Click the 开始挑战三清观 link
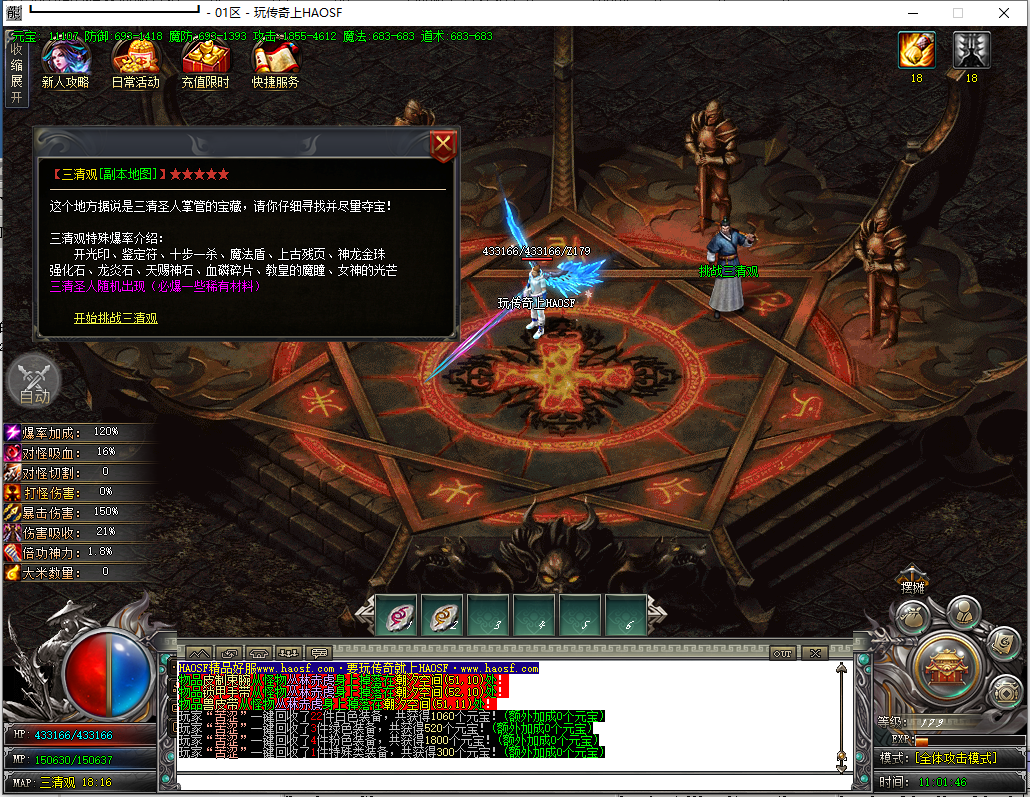Viewport: 1030px width, 797px height. pyautogui.click(x=115, y=319)
